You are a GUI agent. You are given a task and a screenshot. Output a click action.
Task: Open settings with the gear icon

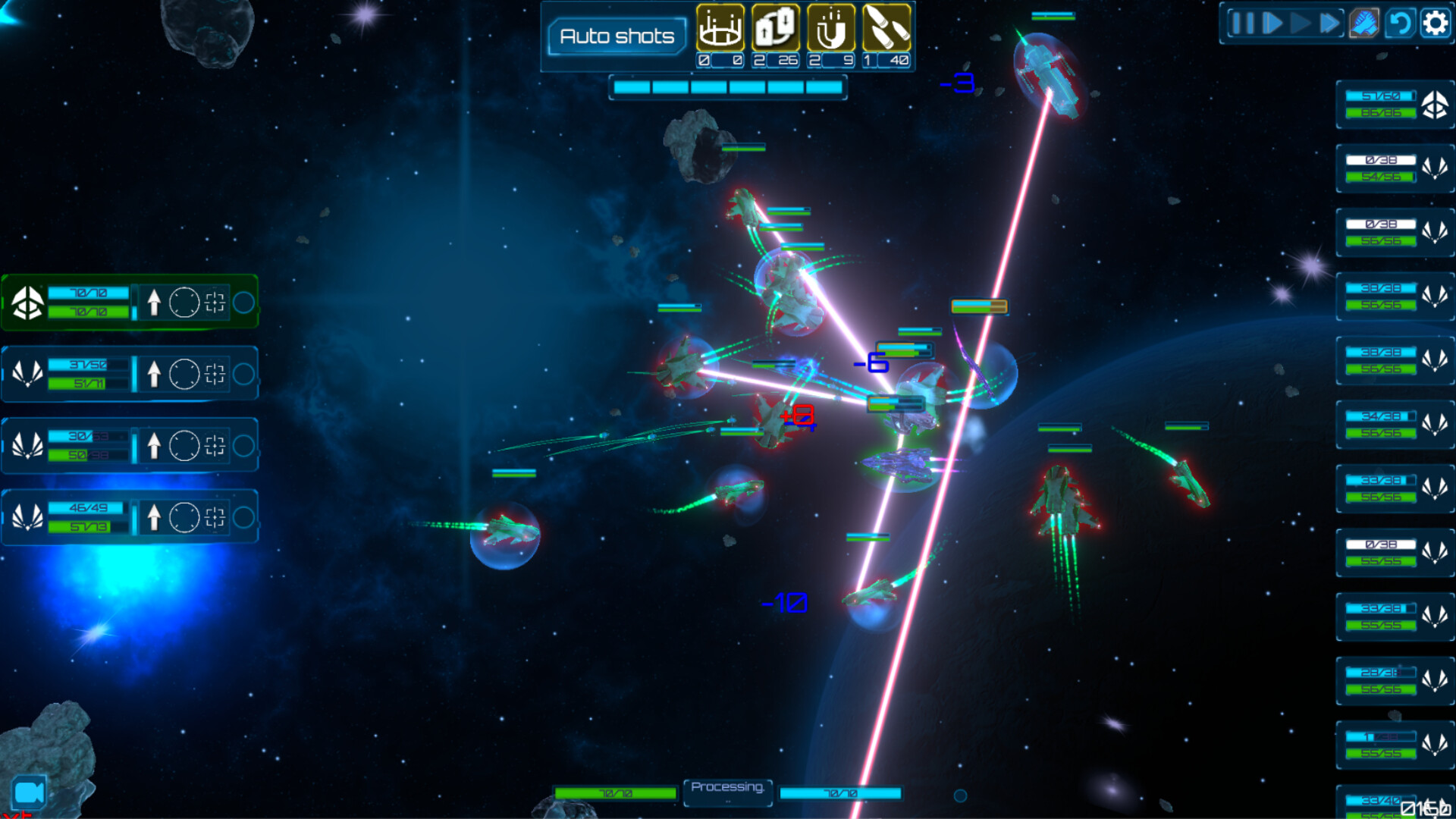(x=1435, y=24)
